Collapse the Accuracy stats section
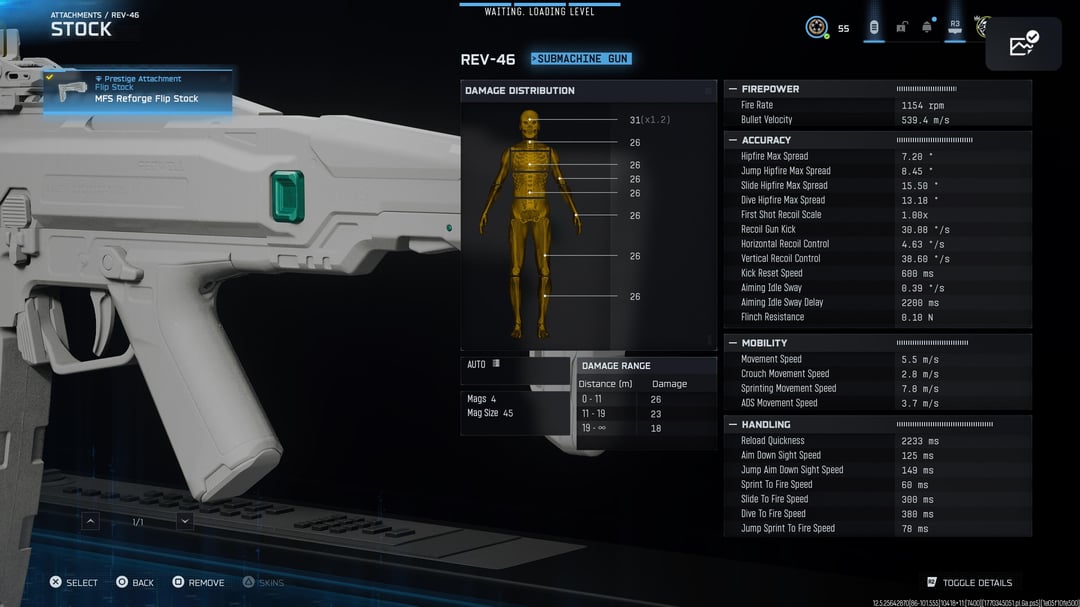This screenshot has width=1080, height=607. click(732, 140)
